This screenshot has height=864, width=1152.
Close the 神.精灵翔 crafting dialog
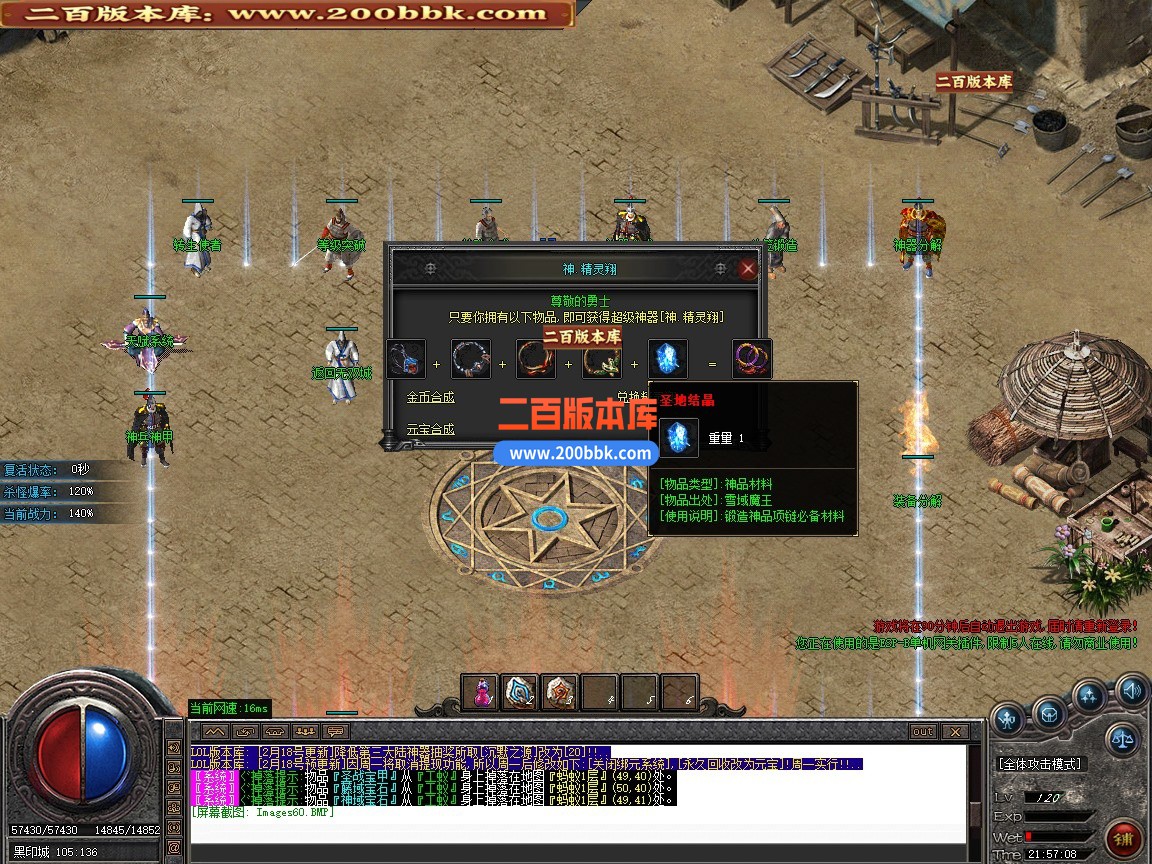click(747, 268)
